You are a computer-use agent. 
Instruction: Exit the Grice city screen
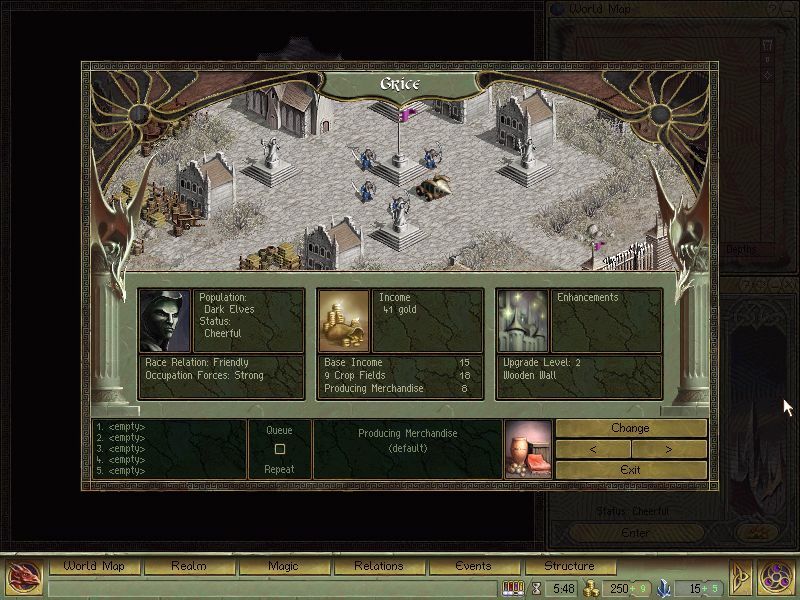pyautogui.click(x=630, y=469)
